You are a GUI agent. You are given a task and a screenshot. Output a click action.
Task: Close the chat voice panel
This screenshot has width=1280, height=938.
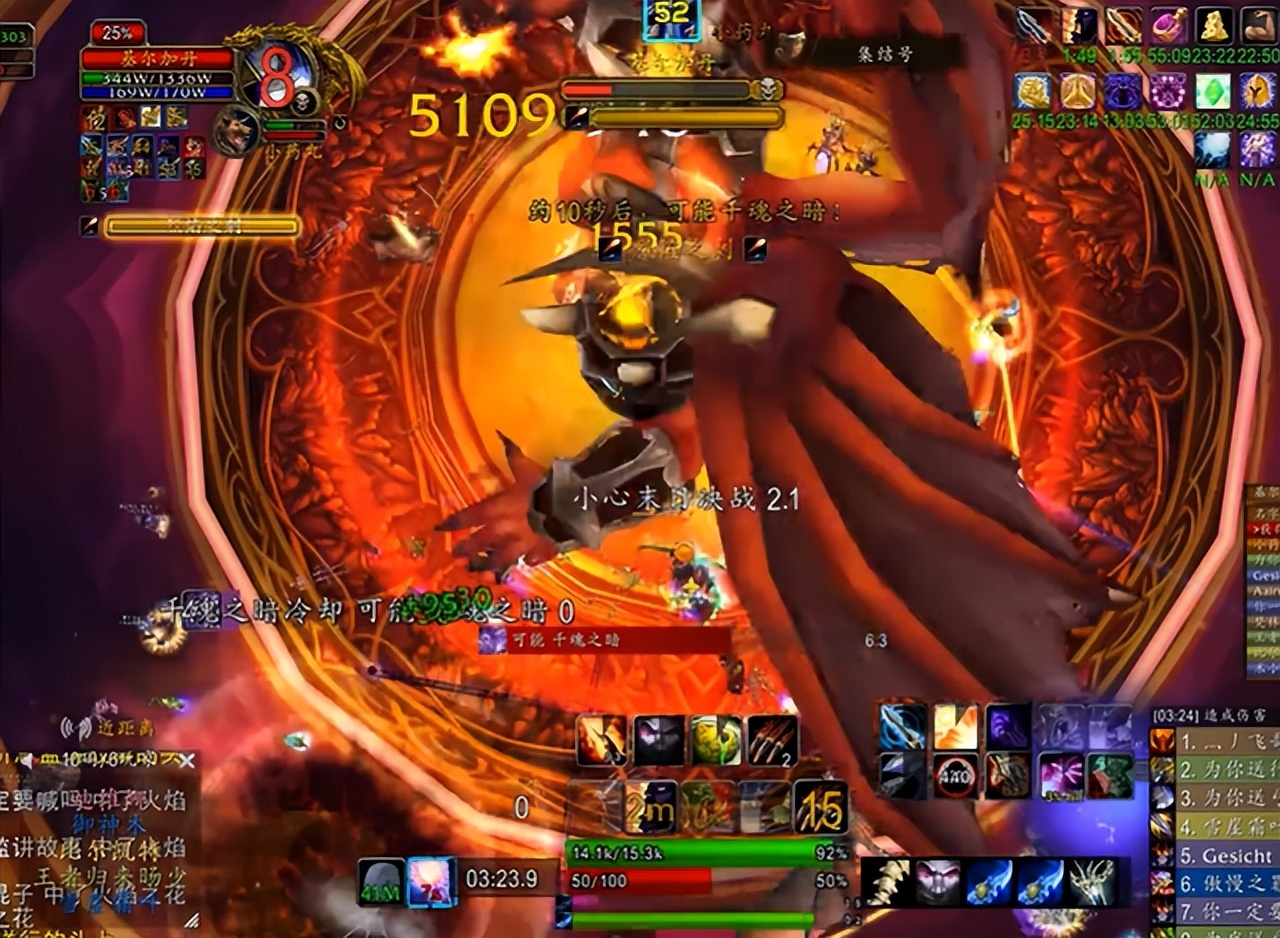coord(186,761)
